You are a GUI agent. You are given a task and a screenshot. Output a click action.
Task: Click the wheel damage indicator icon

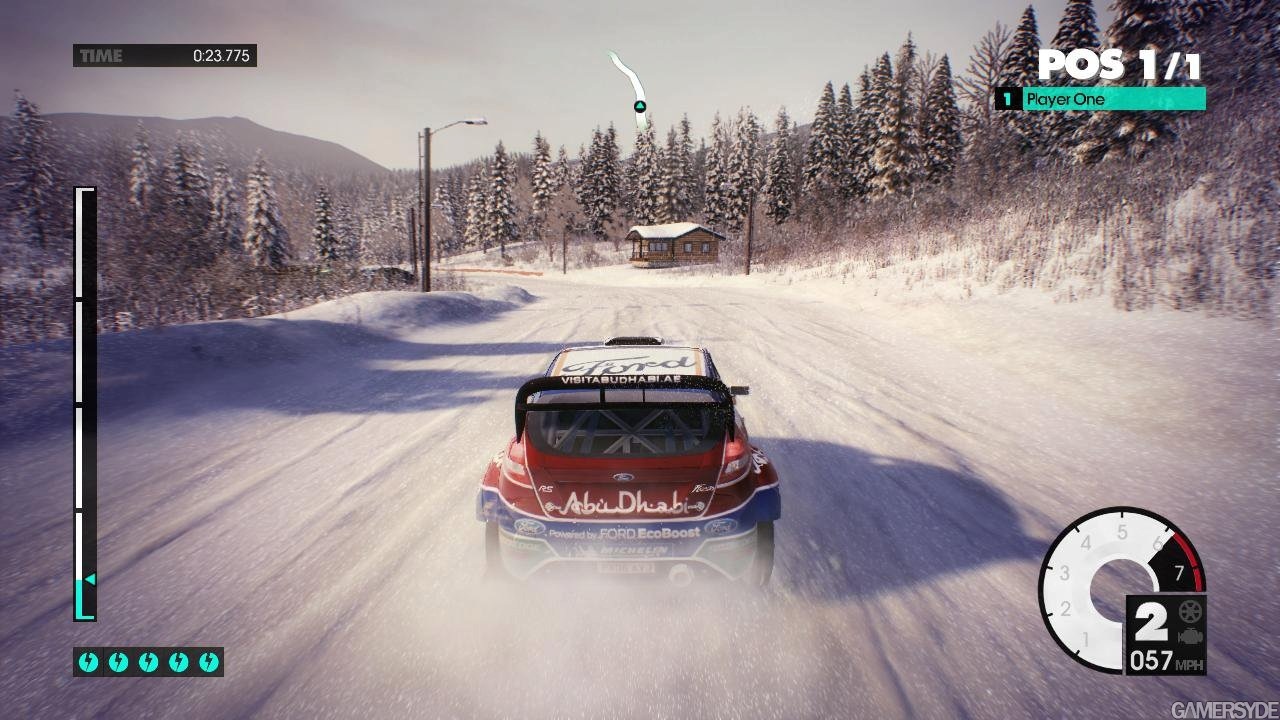(x=1190, y=612)
